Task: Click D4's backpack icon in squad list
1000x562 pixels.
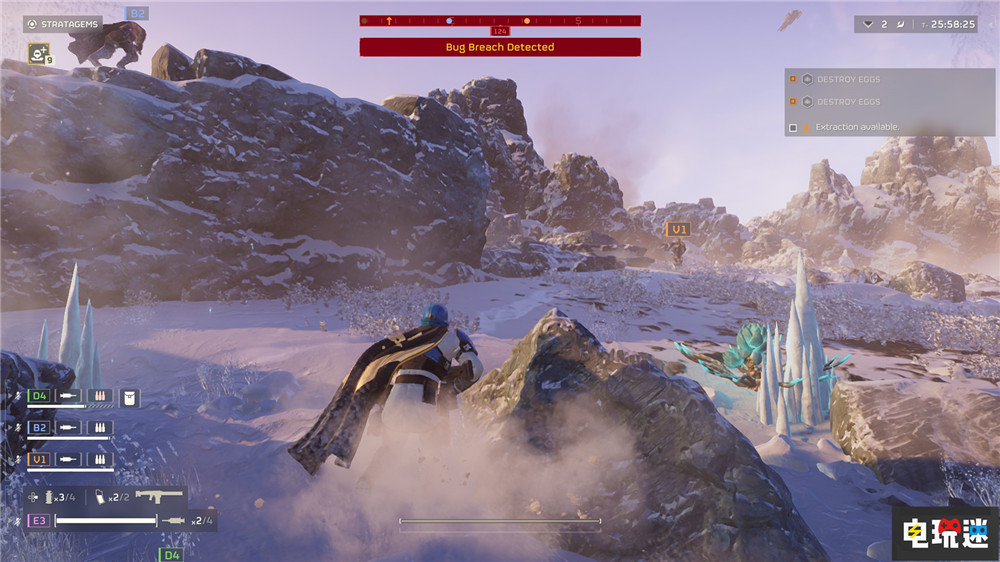Action: 129,398
